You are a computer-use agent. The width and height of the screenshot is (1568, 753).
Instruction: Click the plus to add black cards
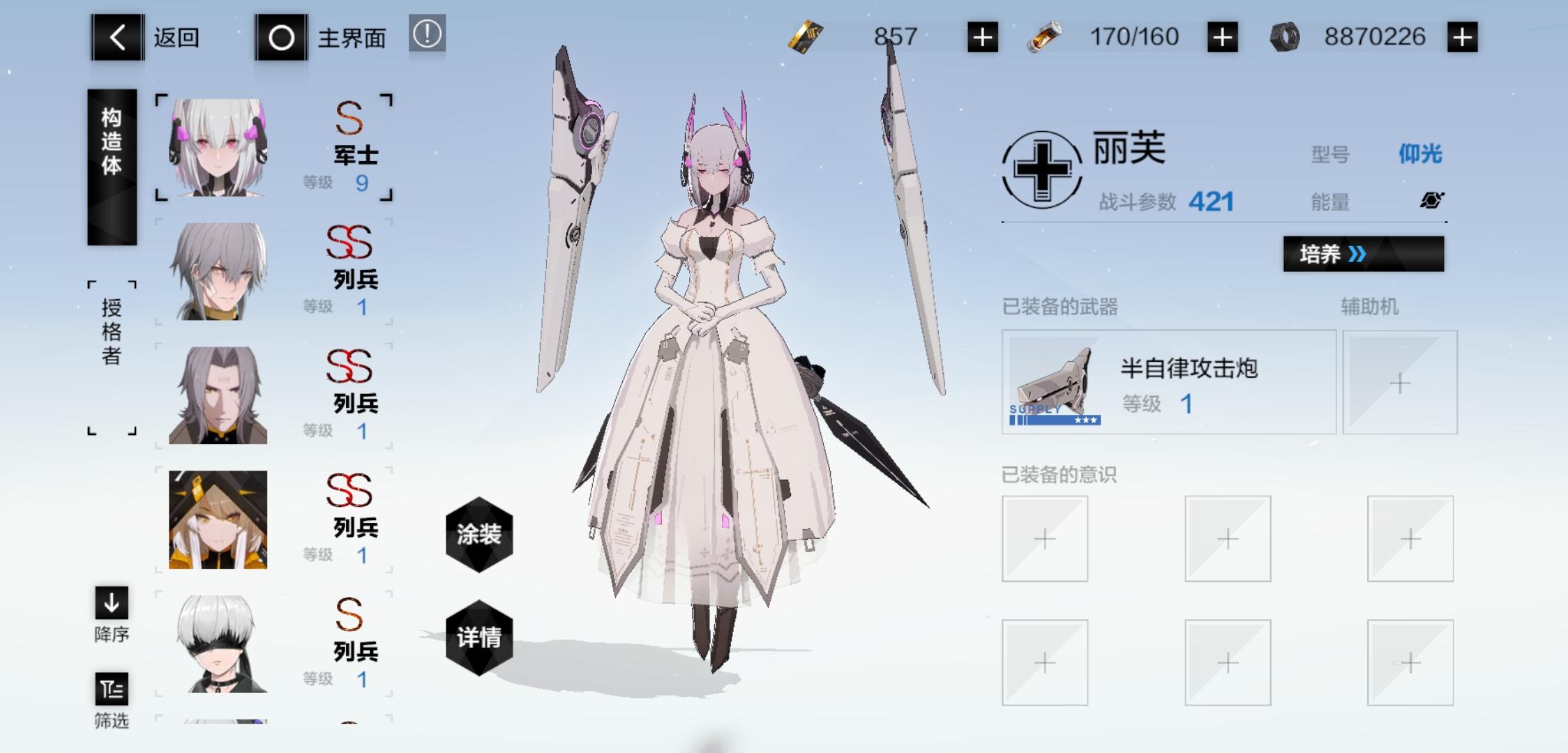pyautogui.click(x=983, y=36)
